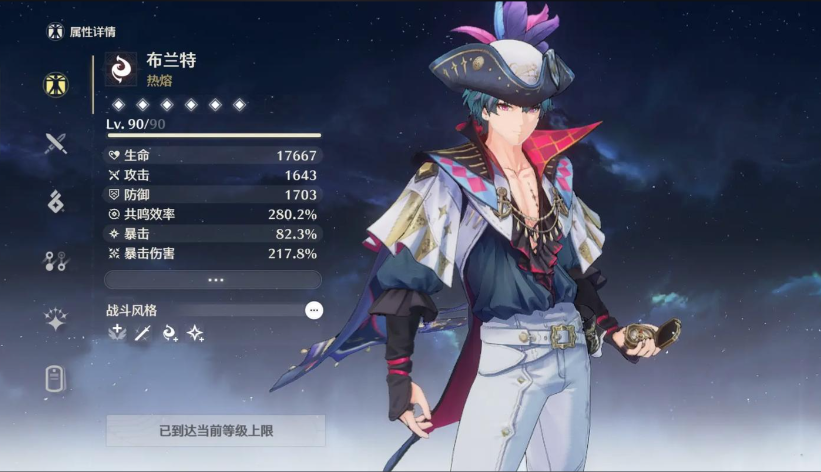Switch to the Echo tab with diamond-shaped icon
This screenshot has height=472, width=821.
pos(56,201)
